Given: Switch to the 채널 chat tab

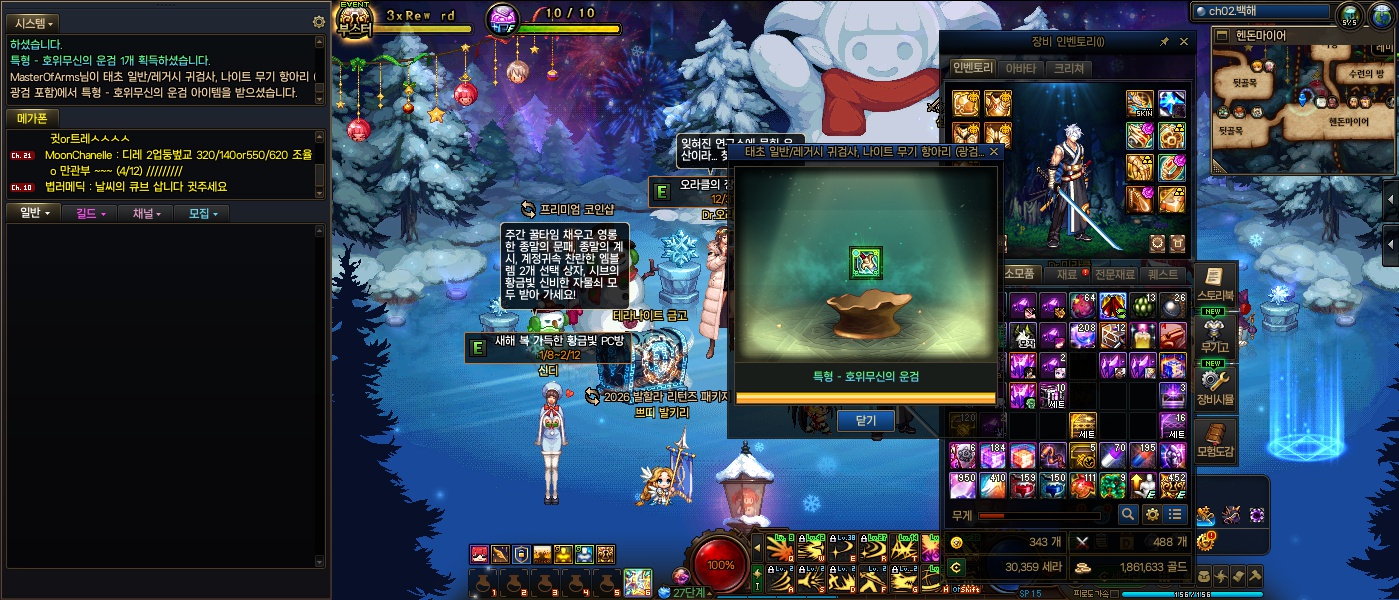Looking at the screenshot, I should (146, 213).
